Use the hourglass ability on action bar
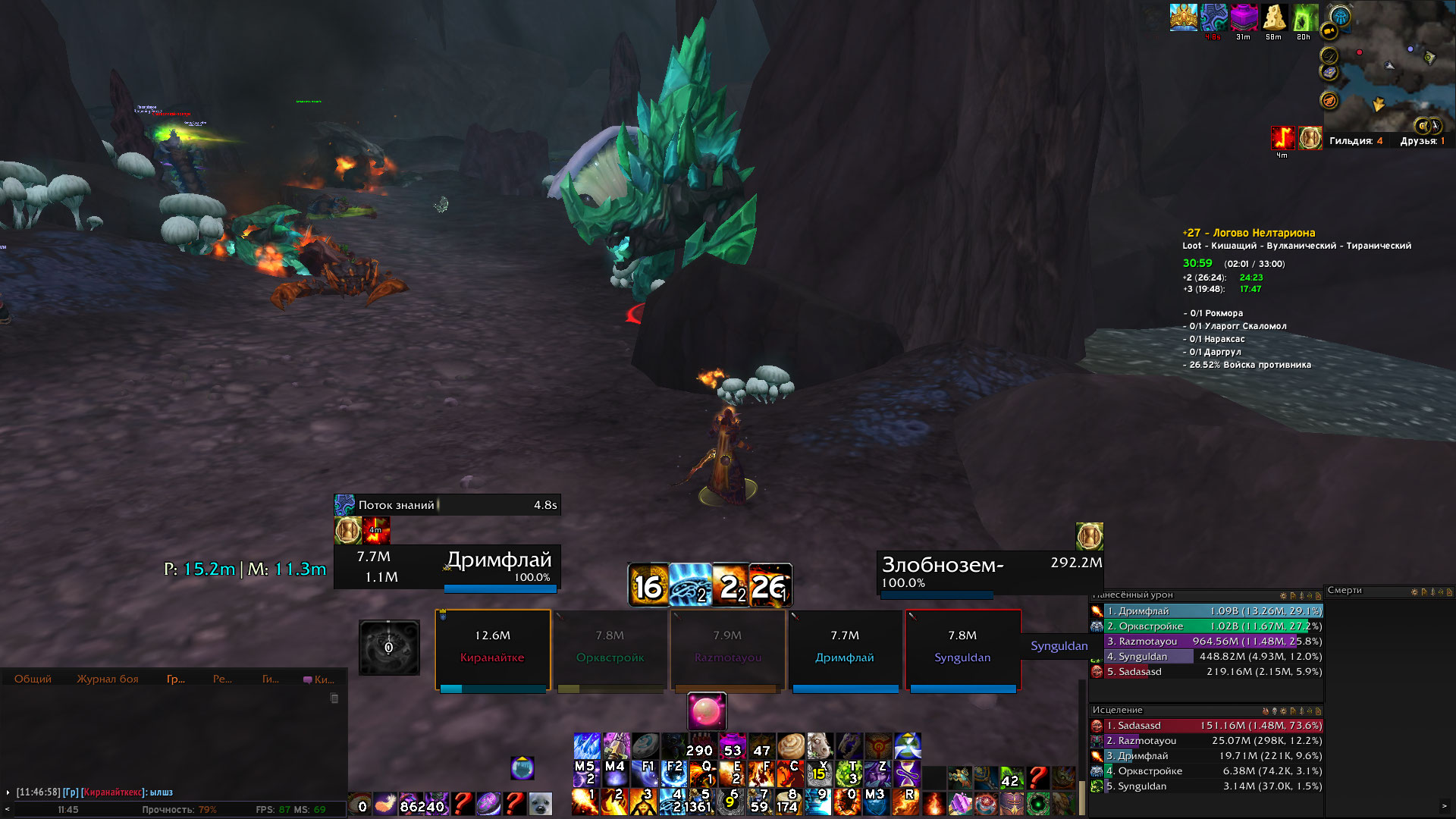The image size is (1456, 819). [x=908, y=775]
